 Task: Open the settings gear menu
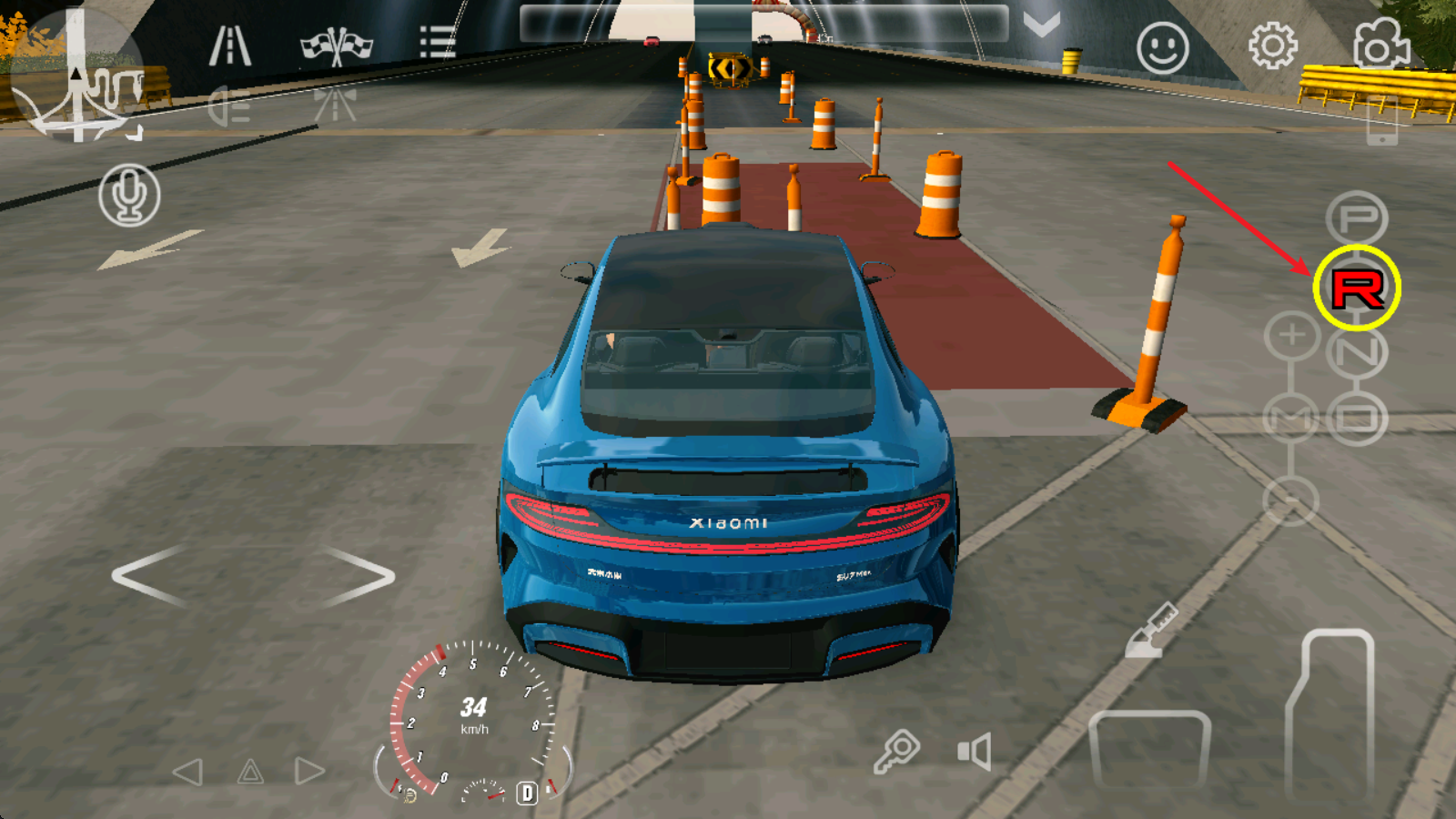pos(1272,45)
